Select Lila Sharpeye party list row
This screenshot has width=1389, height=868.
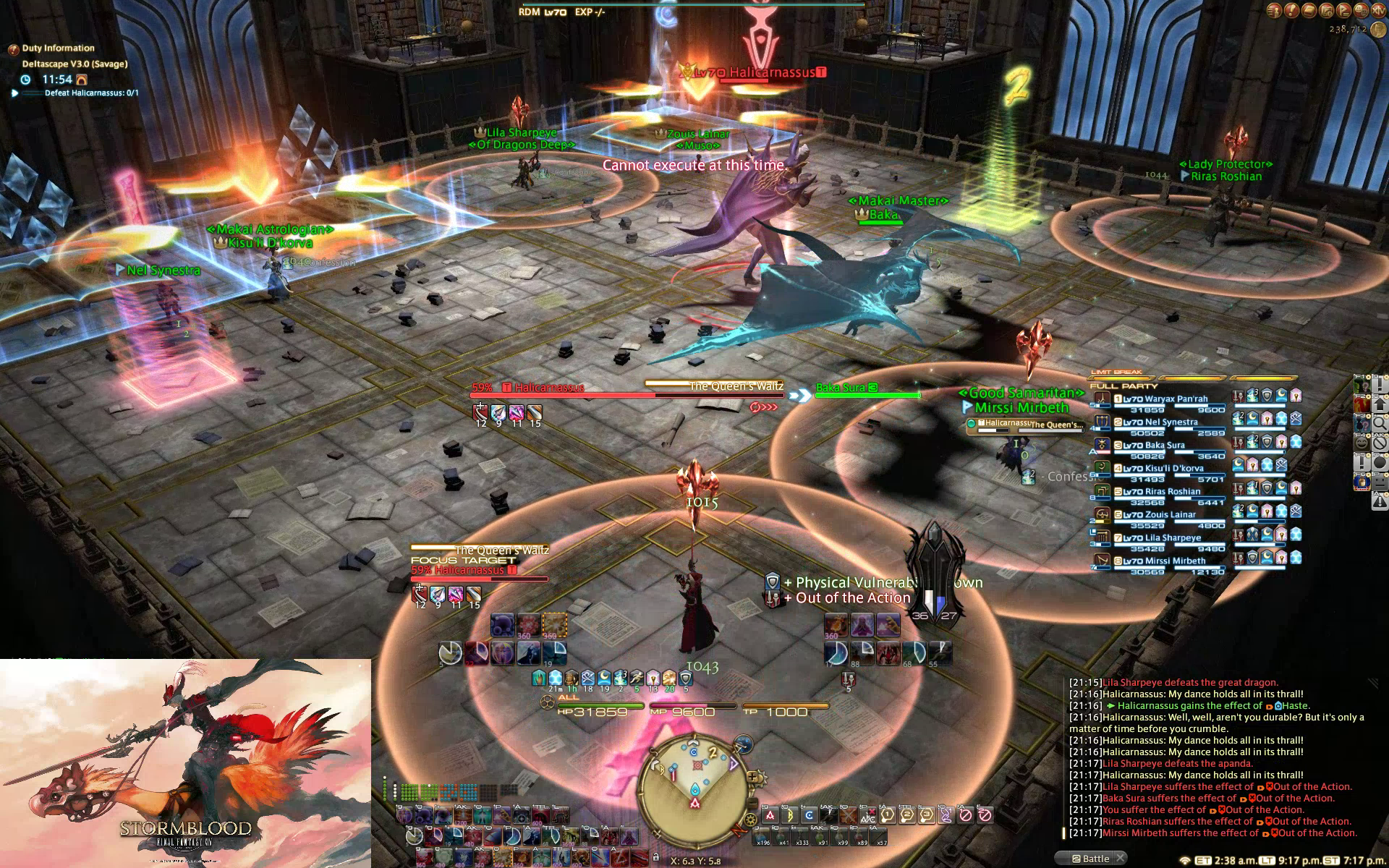click(1172, 538)
